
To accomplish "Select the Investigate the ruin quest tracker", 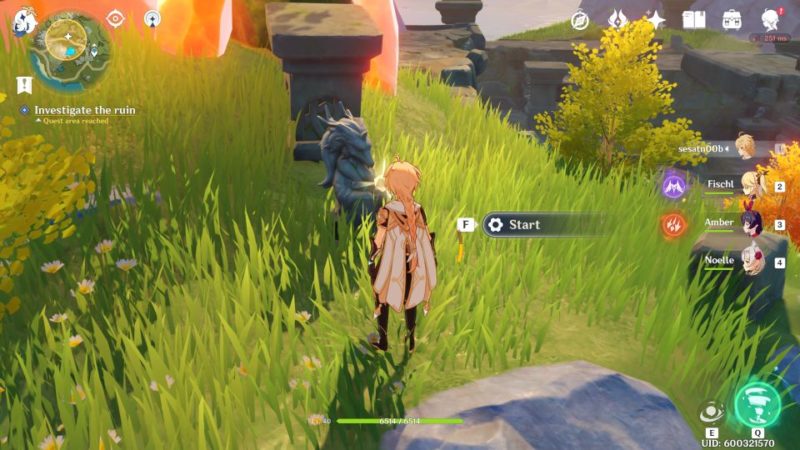I will pyautogui.click(x=84, y=110).
